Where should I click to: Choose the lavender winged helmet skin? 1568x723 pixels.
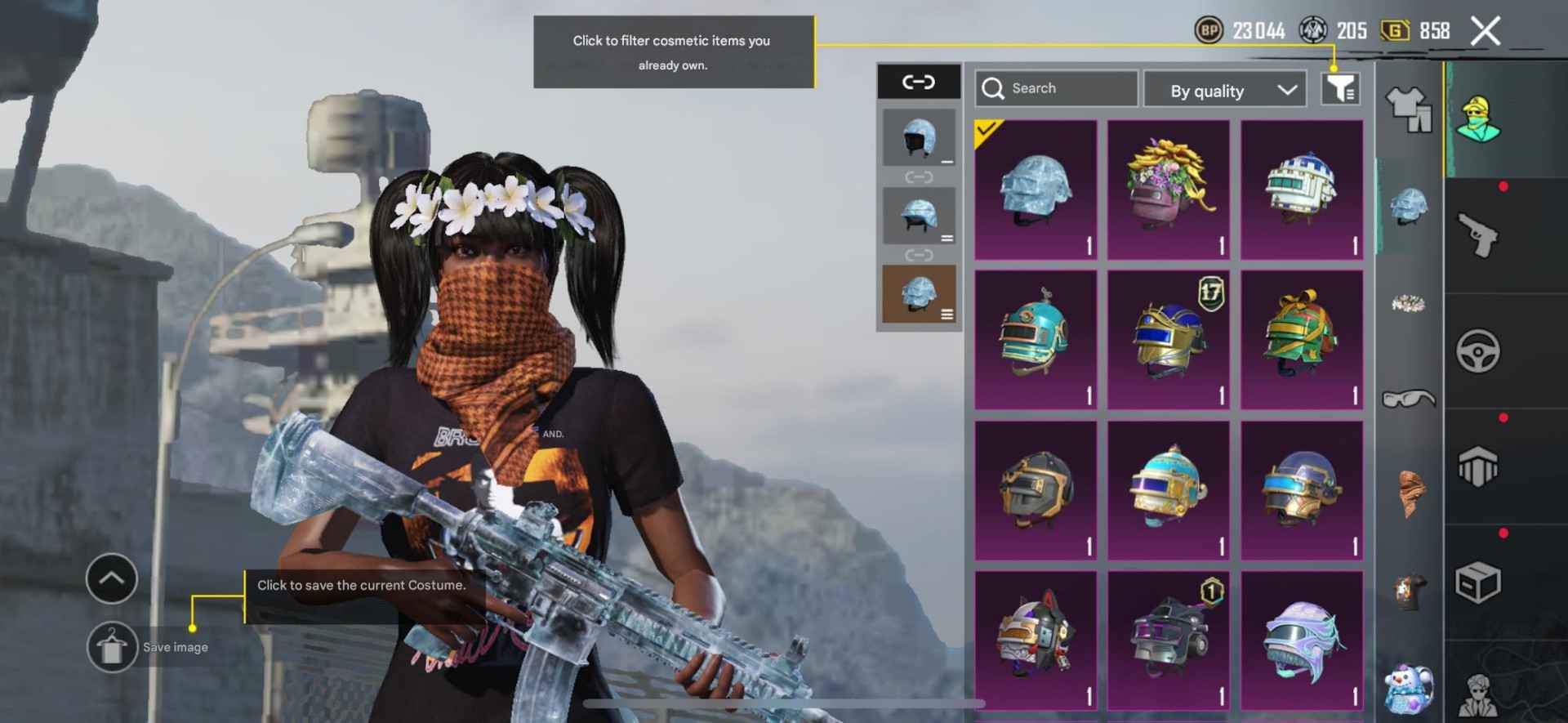1302,640
